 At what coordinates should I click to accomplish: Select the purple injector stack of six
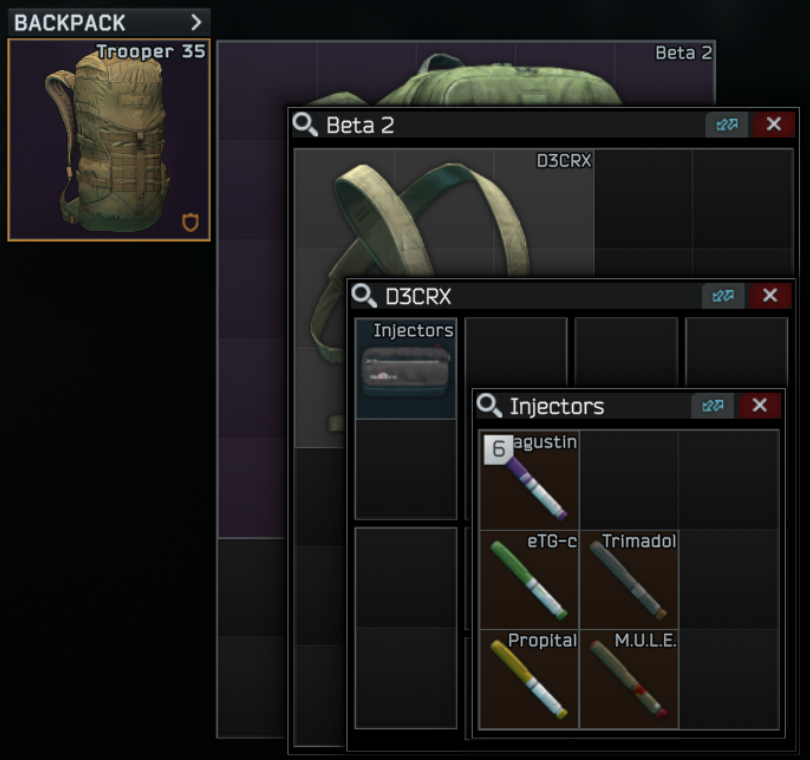(529, 480)
